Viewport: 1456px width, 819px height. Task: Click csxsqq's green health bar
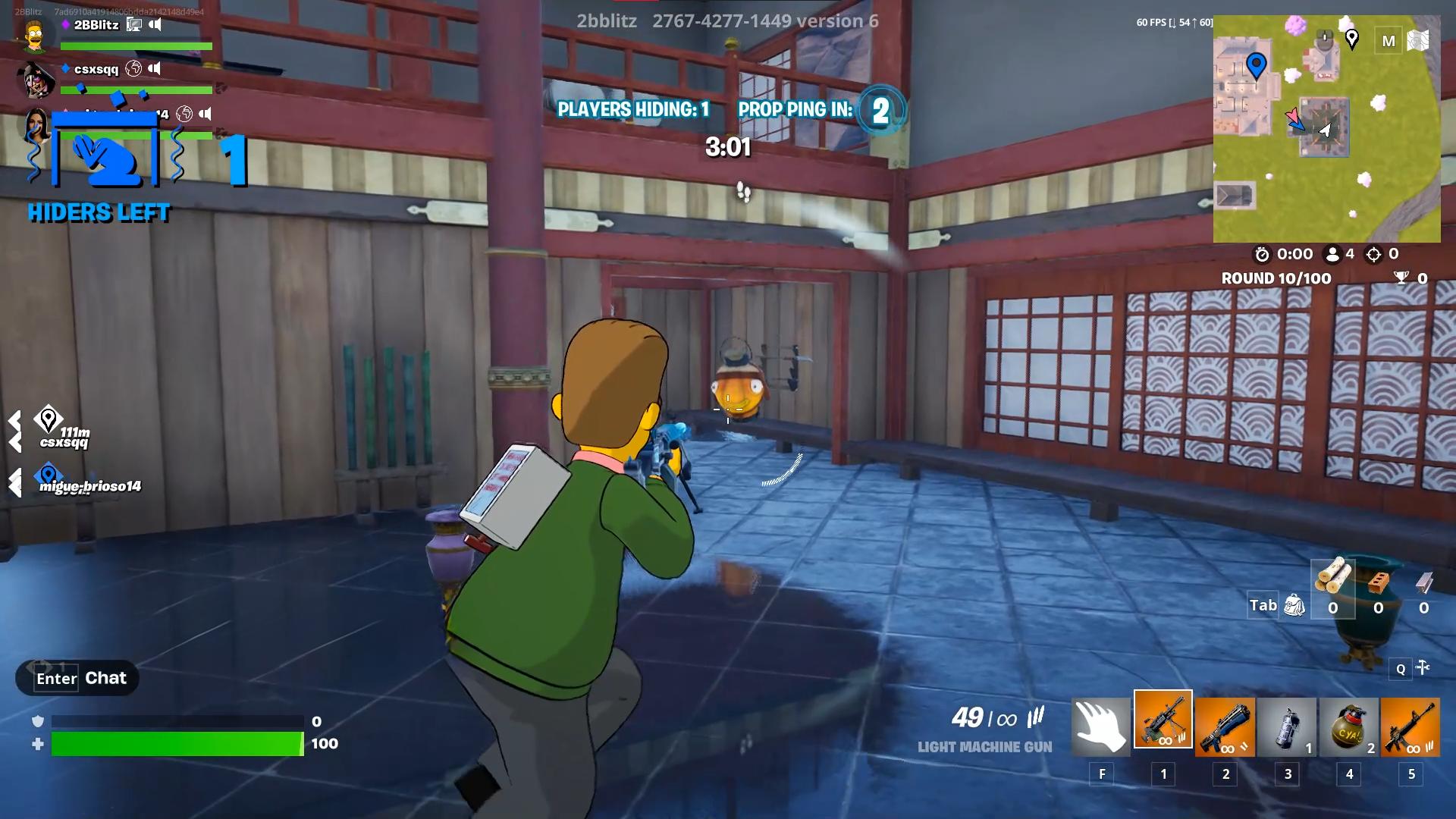[x=136, y=89]
